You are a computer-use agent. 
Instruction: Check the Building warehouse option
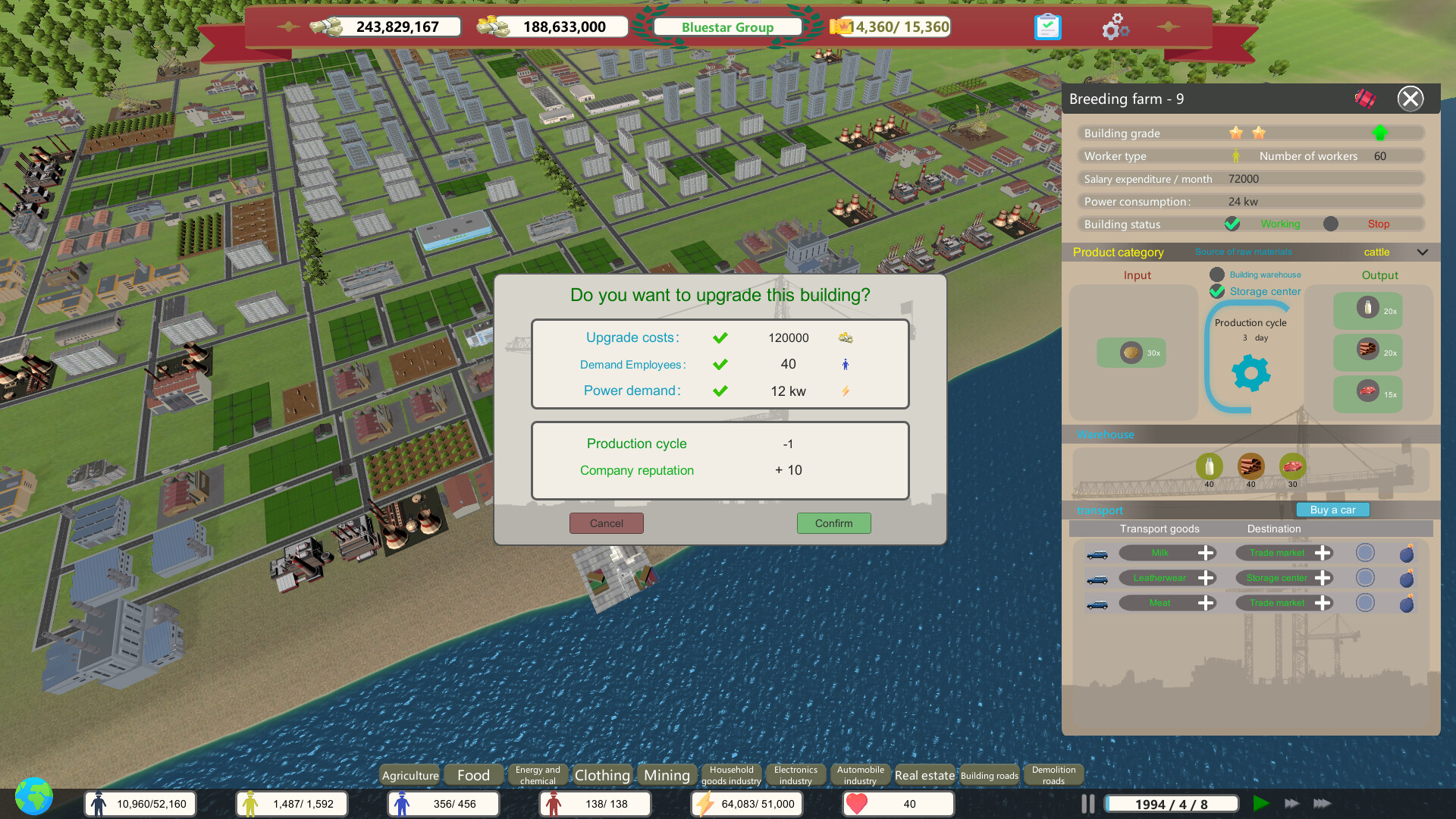point(1218,275)
